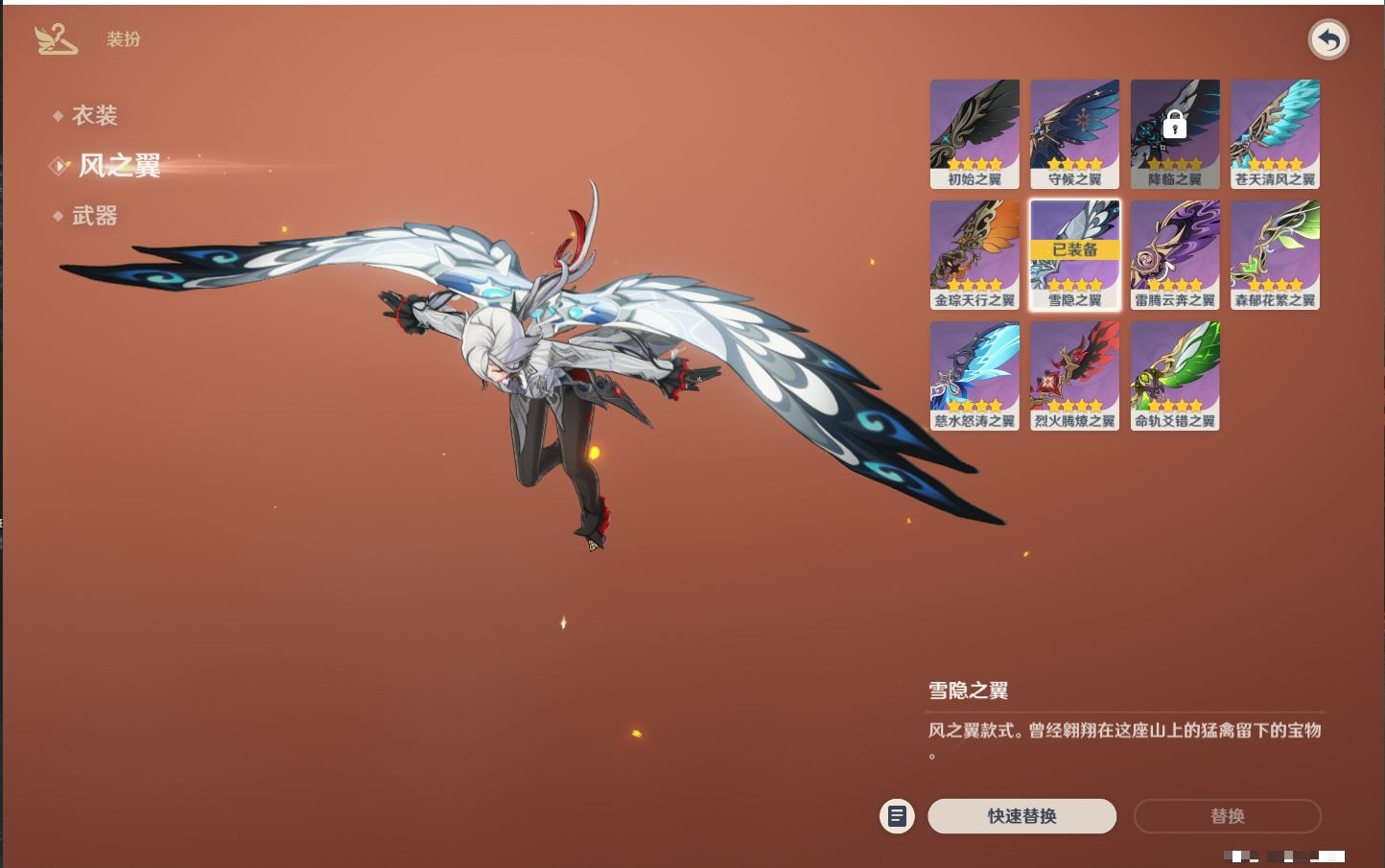Click the return arrow button
This screenshot has height=868, width=1385.
tap(1328, 40)
